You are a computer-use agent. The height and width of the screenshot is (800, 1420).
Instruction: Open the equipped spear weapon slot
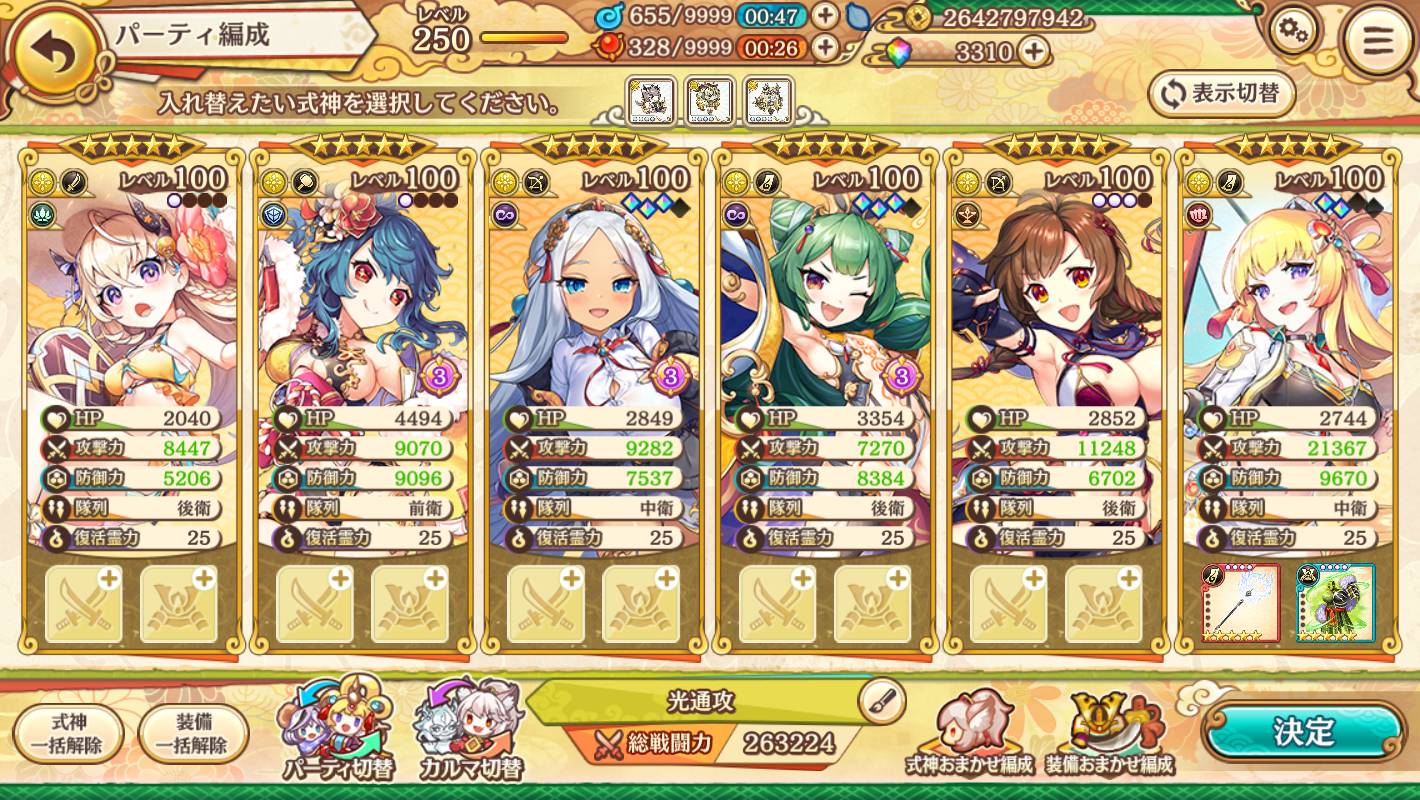pyautogui.click(x=1240, y=603)
